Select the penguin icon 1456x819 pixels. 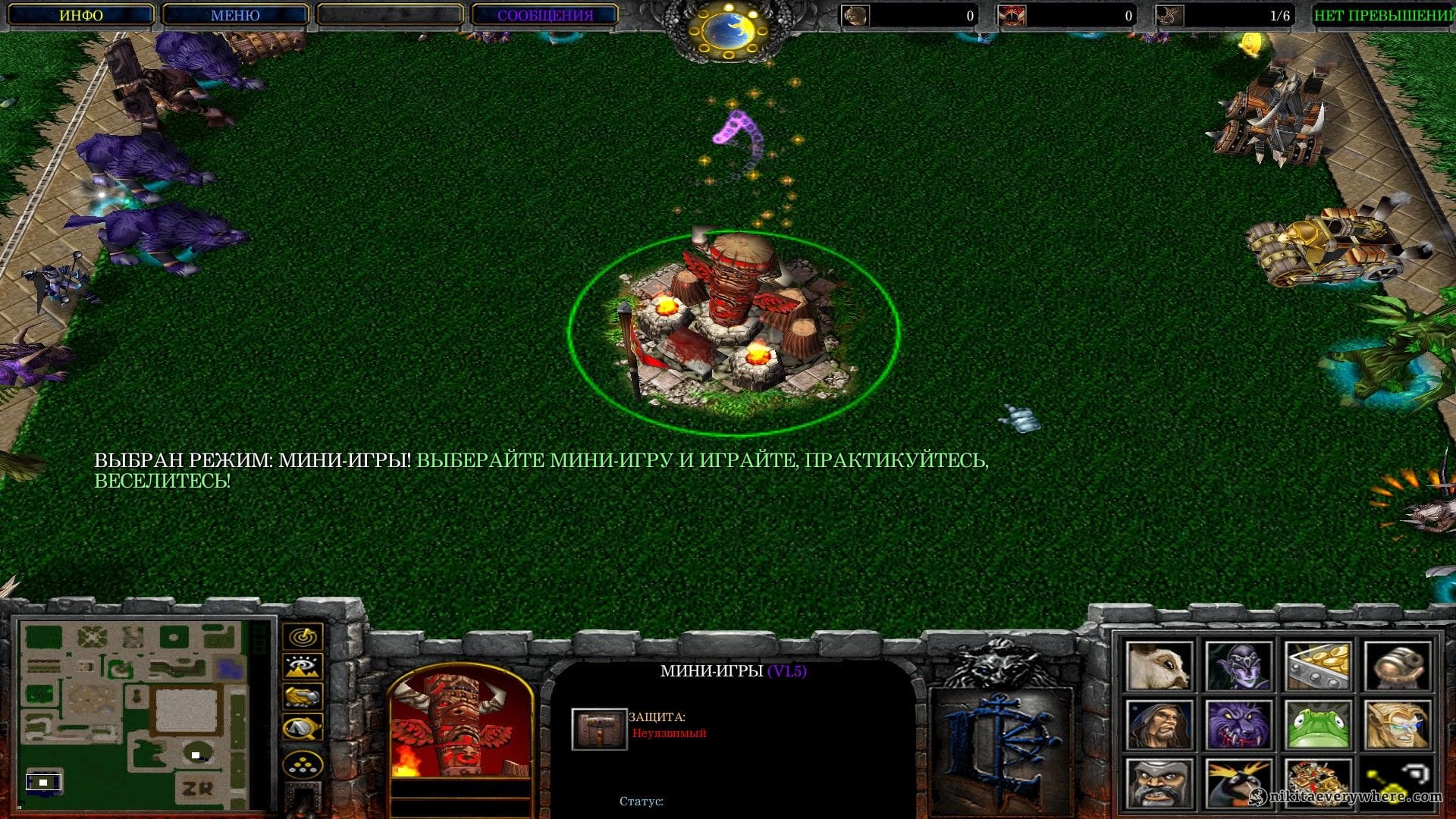click(x=1238, y=784)
